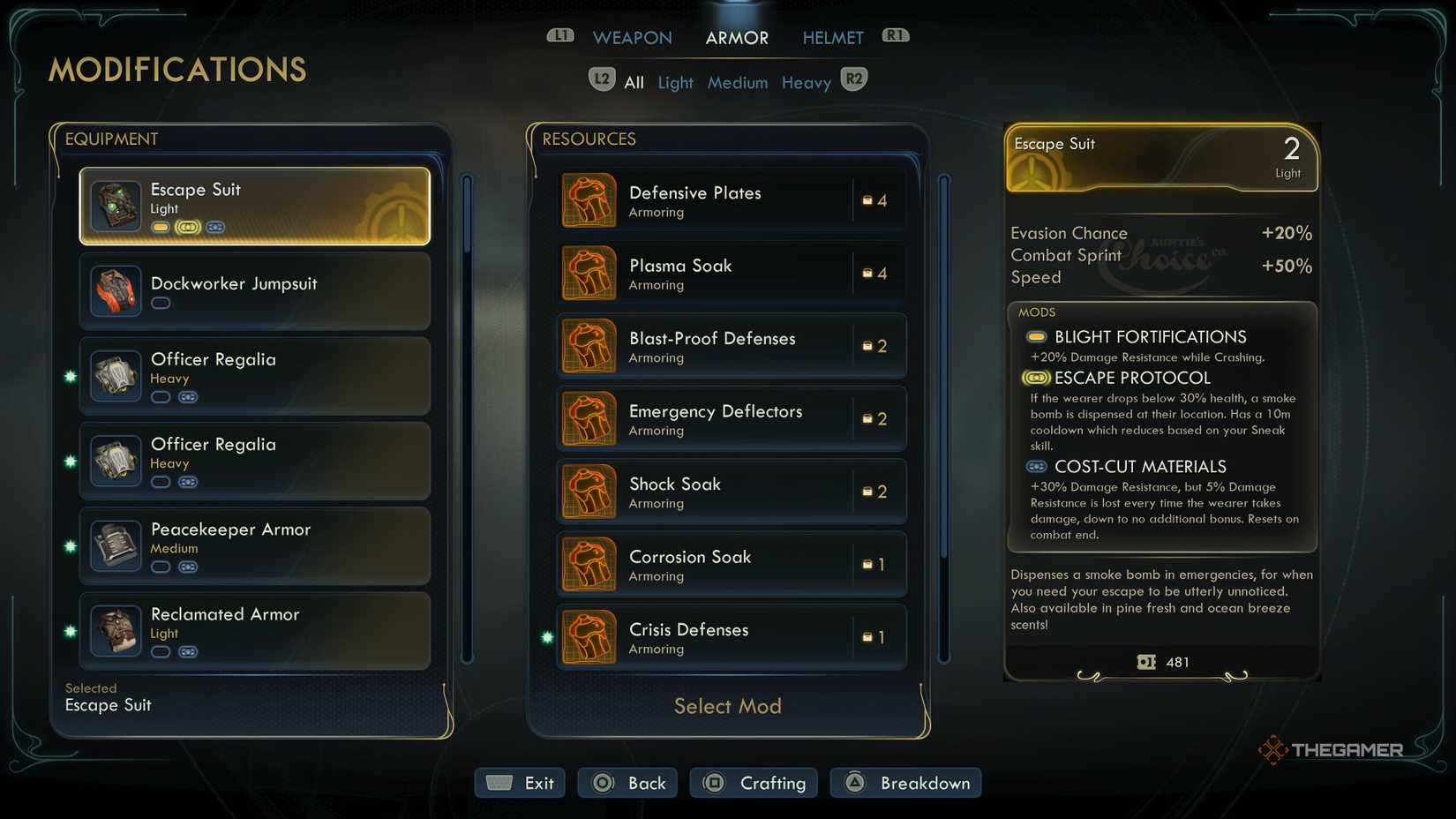Click the Crisis Defenses mod icon
The height and width of the screenshot is (819, 1456).
coord(589,637)
